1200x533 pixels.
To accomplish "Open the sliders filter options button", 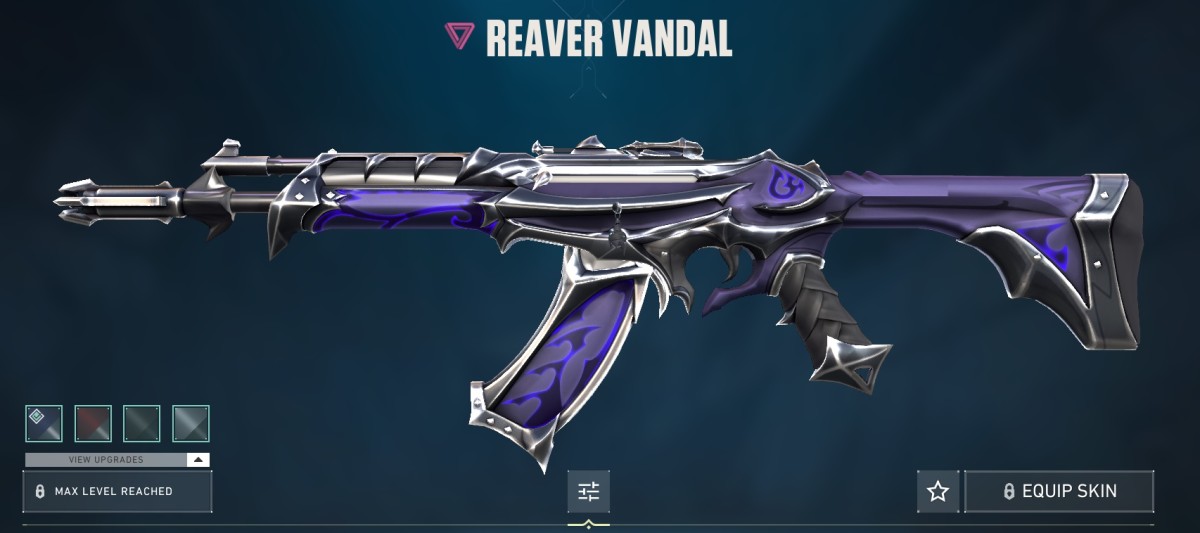I will [588, 491].
